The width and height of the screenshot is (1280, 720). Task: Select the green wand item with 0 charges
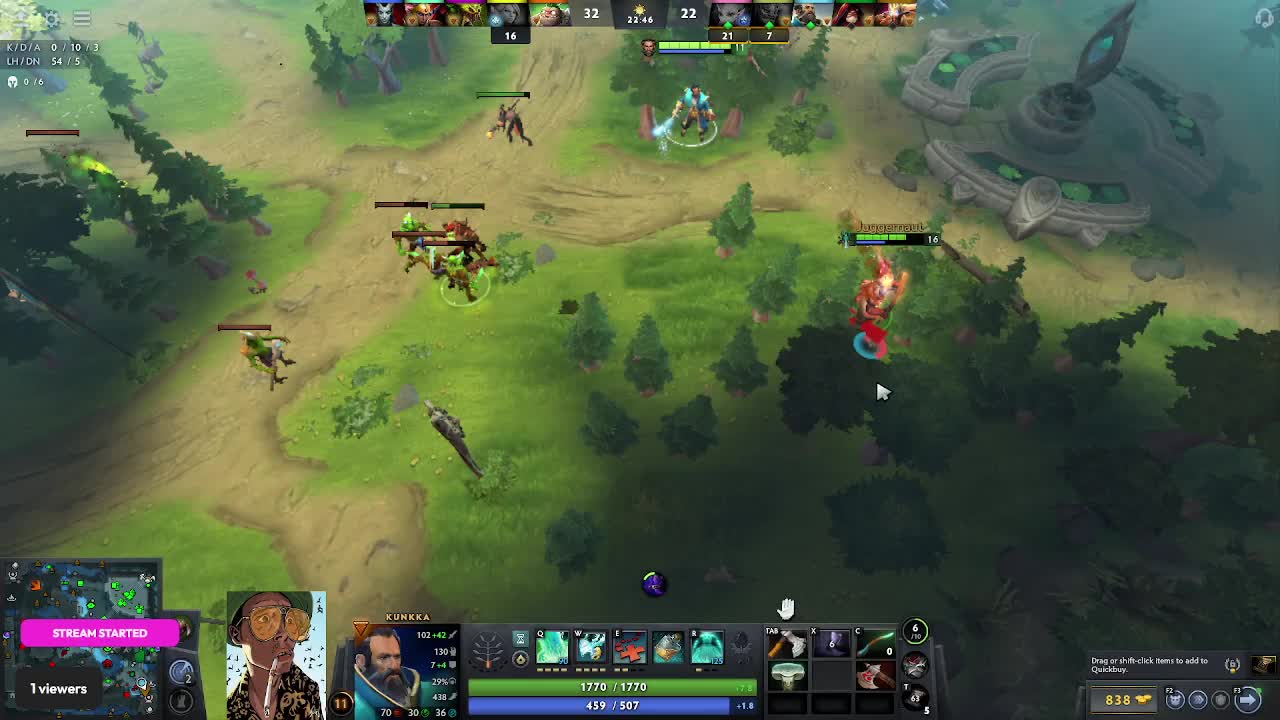875,645
